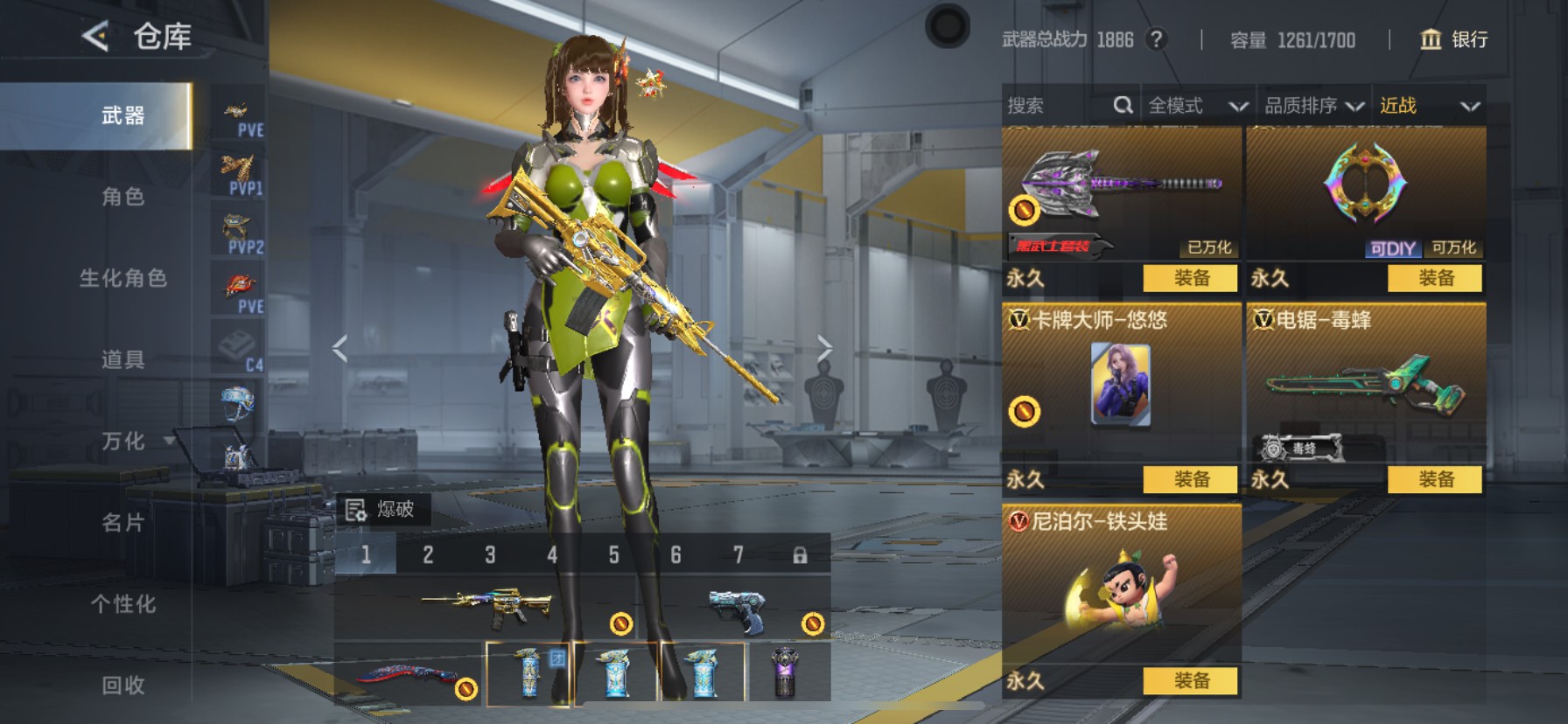Equip the 电锯-毒蜂 chainsaw
Image resolution: width=1568 pixels, height=724 pixels.
coord(1435,479)
